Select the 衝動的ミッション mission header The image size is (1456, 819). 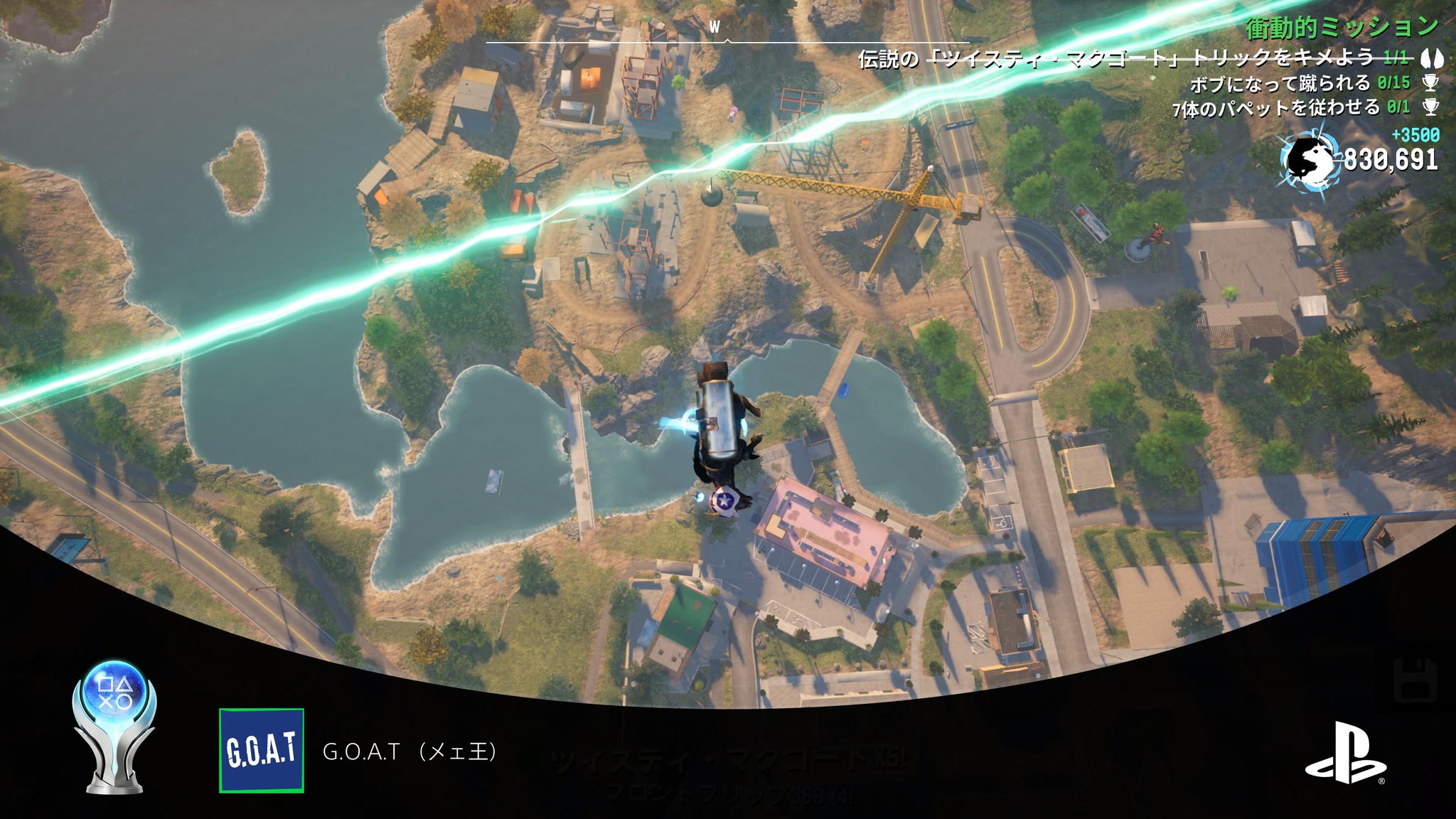coord(1342,28)
